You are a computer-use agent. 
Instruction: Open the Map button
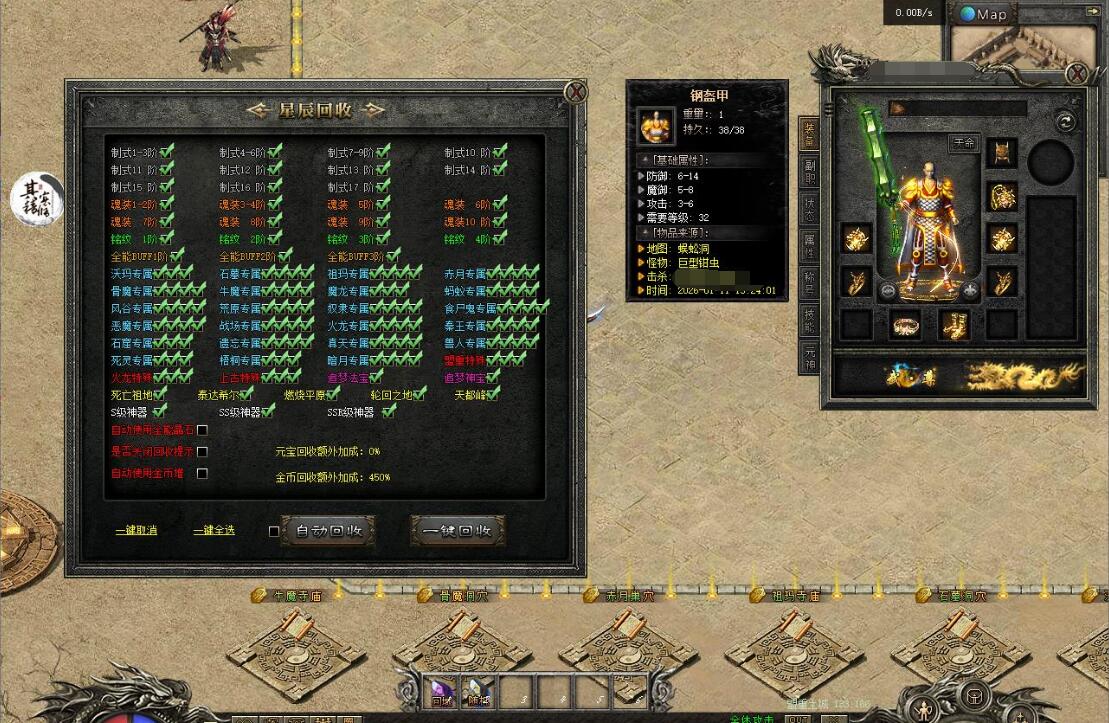tap(983, 14)
